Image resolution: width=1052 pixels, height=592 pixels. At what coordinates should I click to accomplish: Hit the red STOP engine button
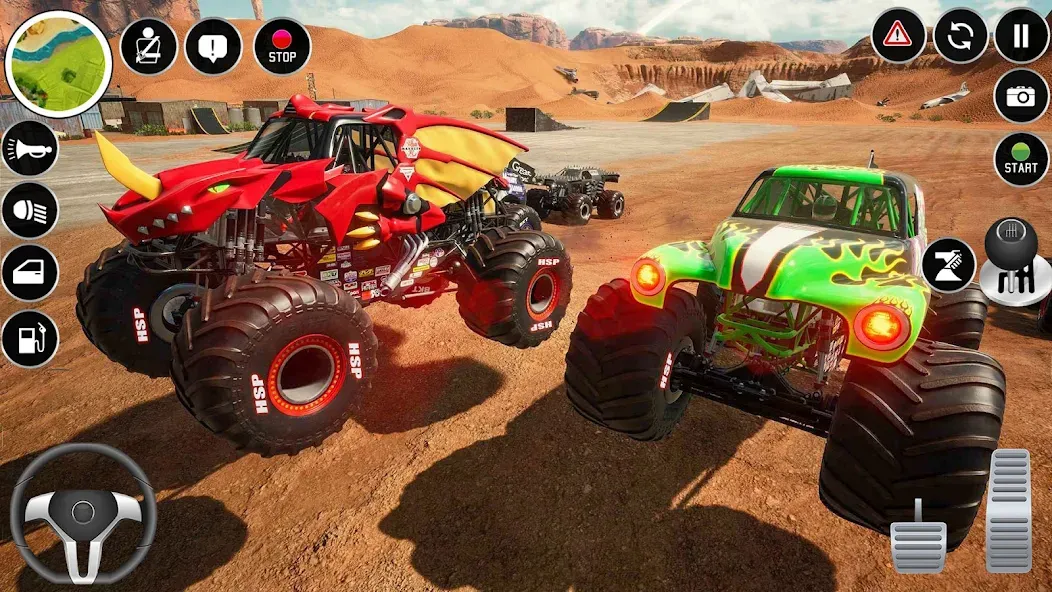coord(282,46)
